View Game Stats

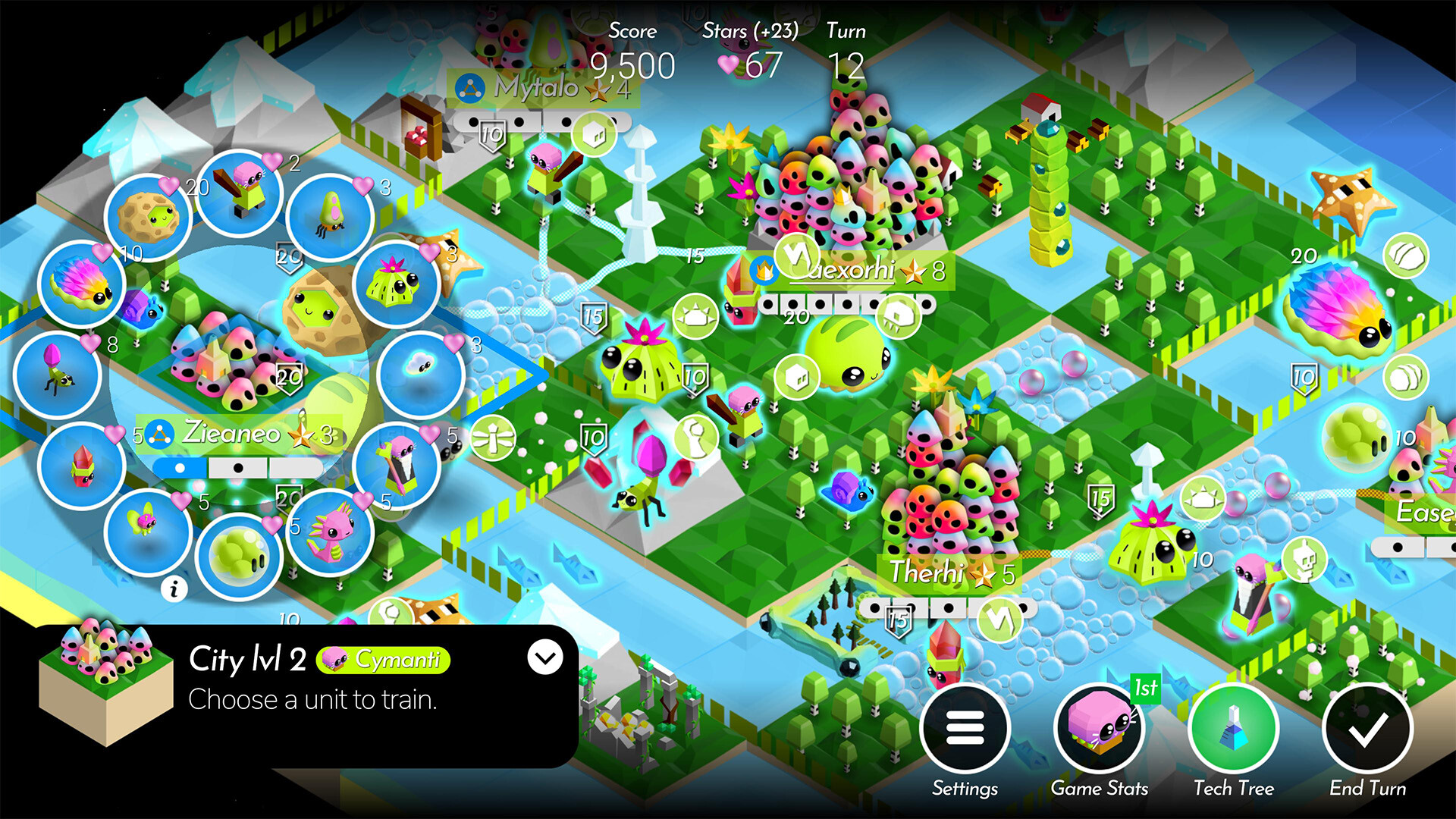tap(1099, 726)
